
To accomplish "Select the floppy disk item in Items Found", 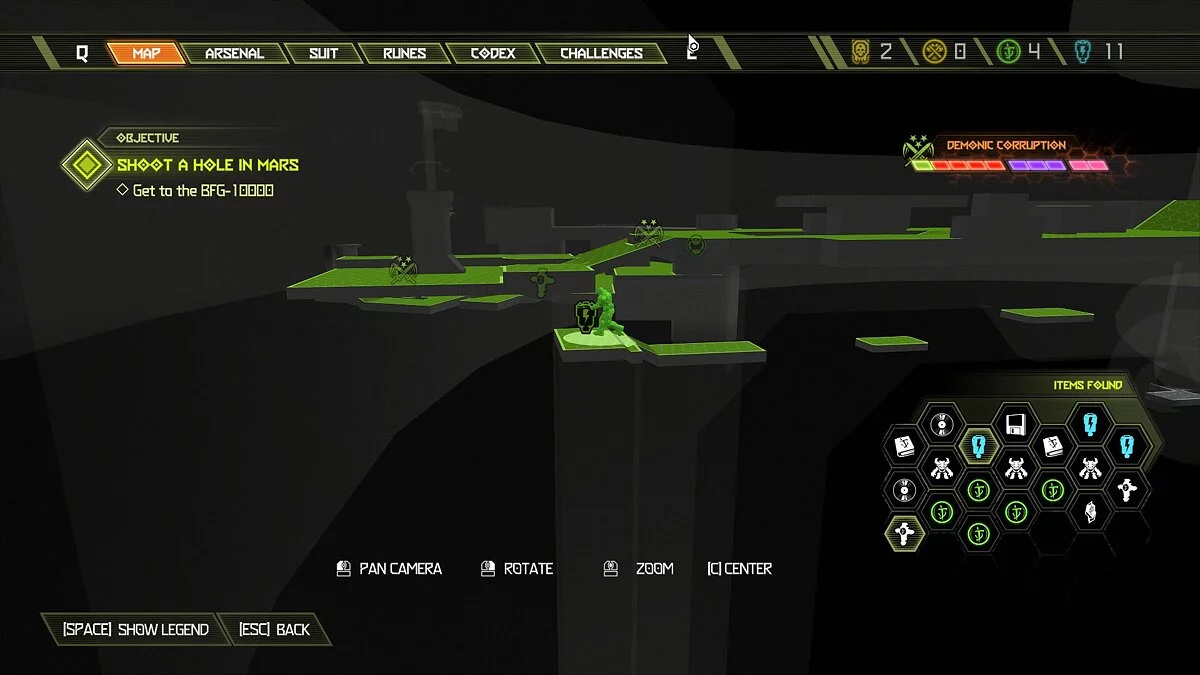I will tap(1015, 424).
